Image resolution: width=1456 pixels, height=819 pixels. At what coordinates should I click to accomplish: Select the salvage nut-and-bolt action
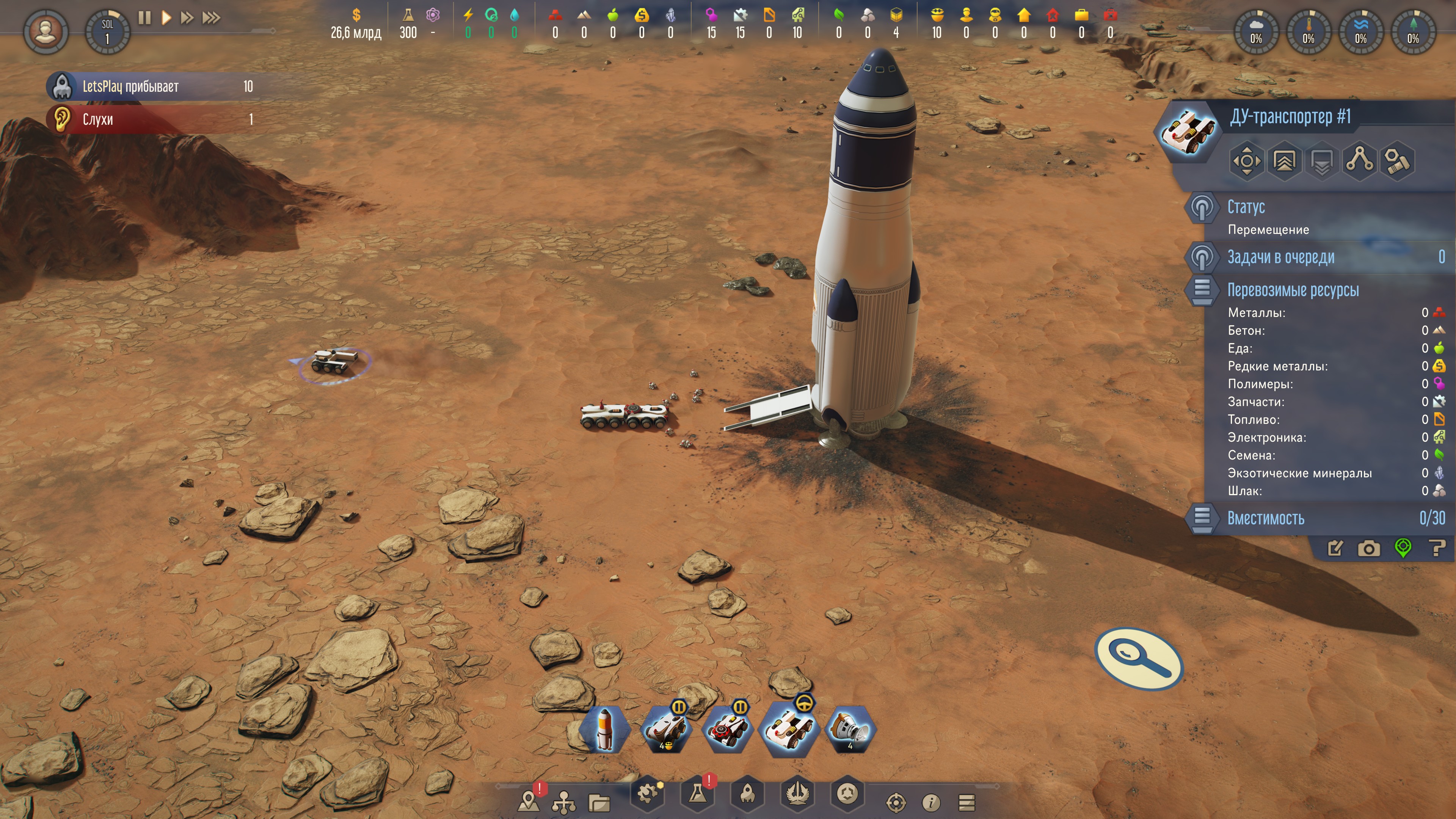pos(1396,162)
